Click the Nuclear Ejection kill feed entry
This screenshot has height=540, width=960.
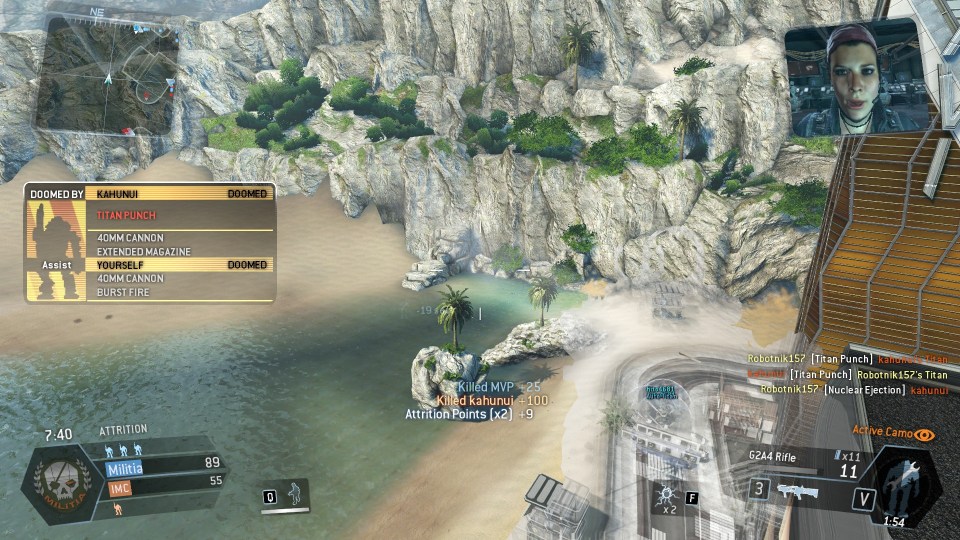(x=853, y=390)
